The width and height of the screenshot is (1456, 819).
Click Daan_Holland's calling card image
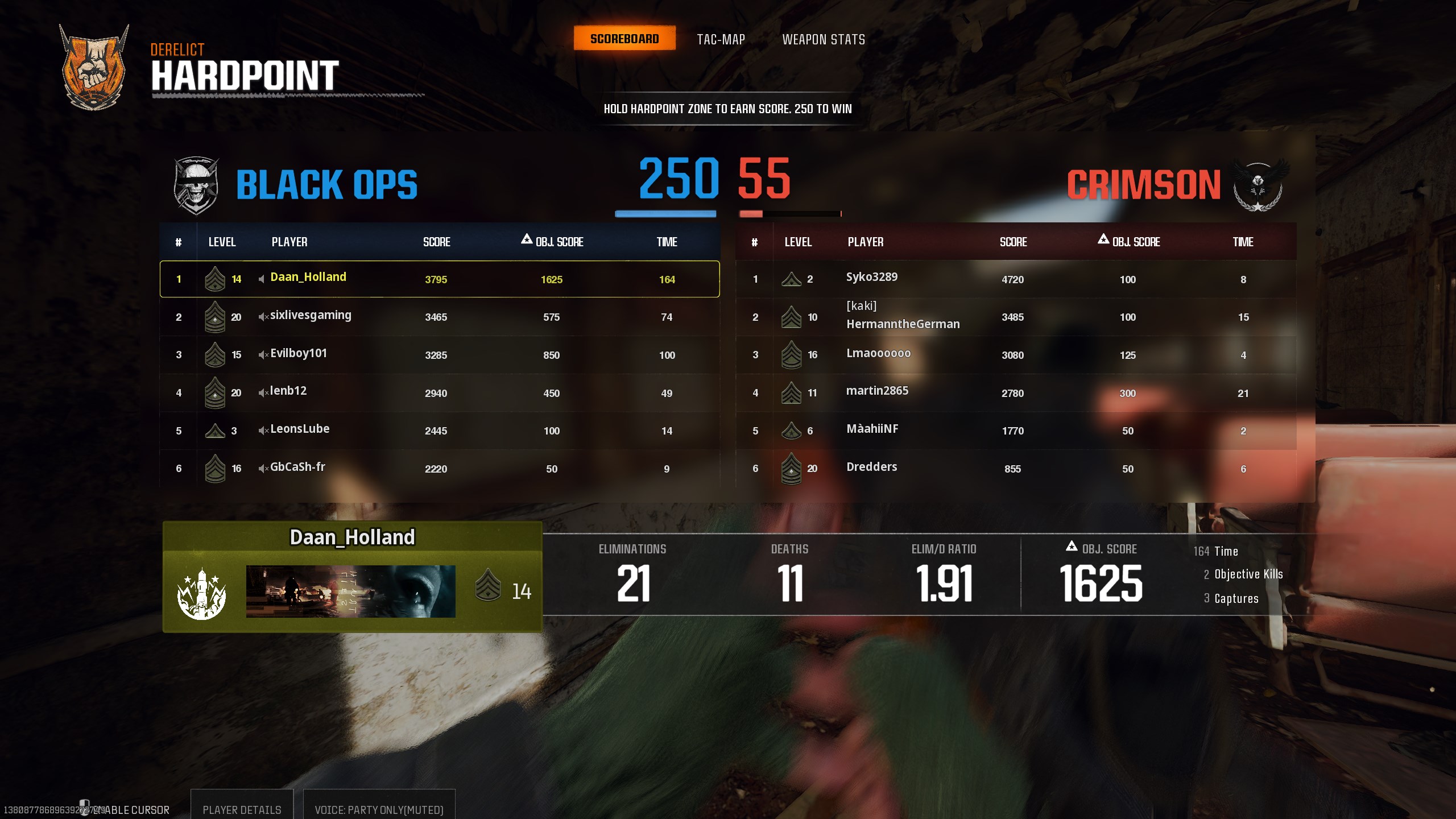click(x=350, y=591)
